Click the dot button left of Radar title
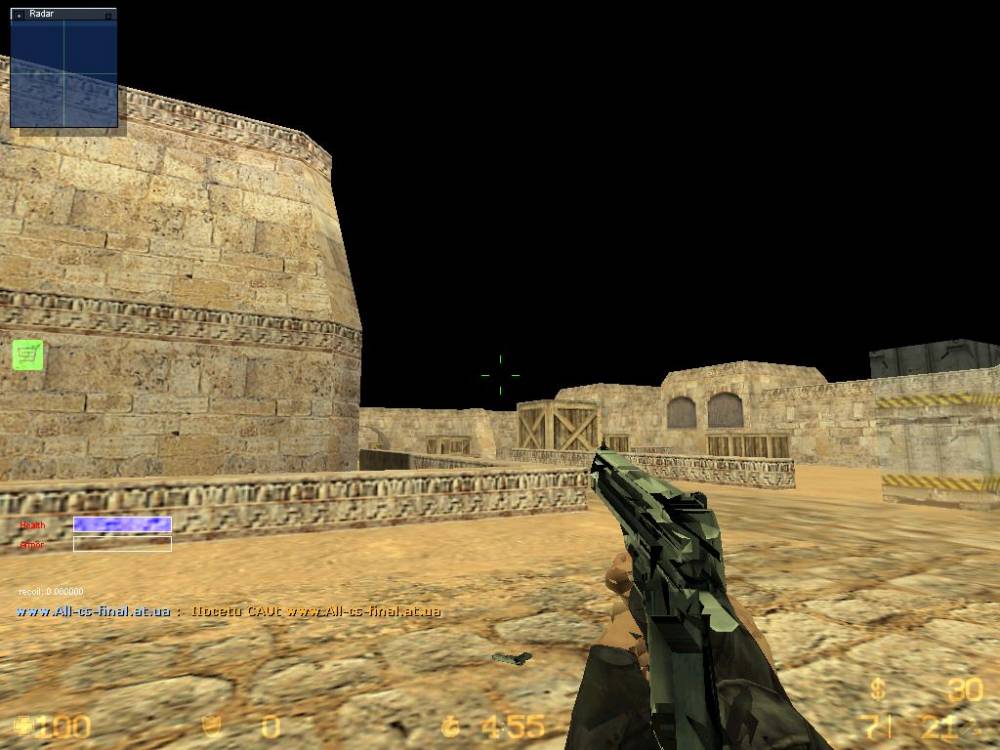The image size is (1000, 750). click(18, 15)
